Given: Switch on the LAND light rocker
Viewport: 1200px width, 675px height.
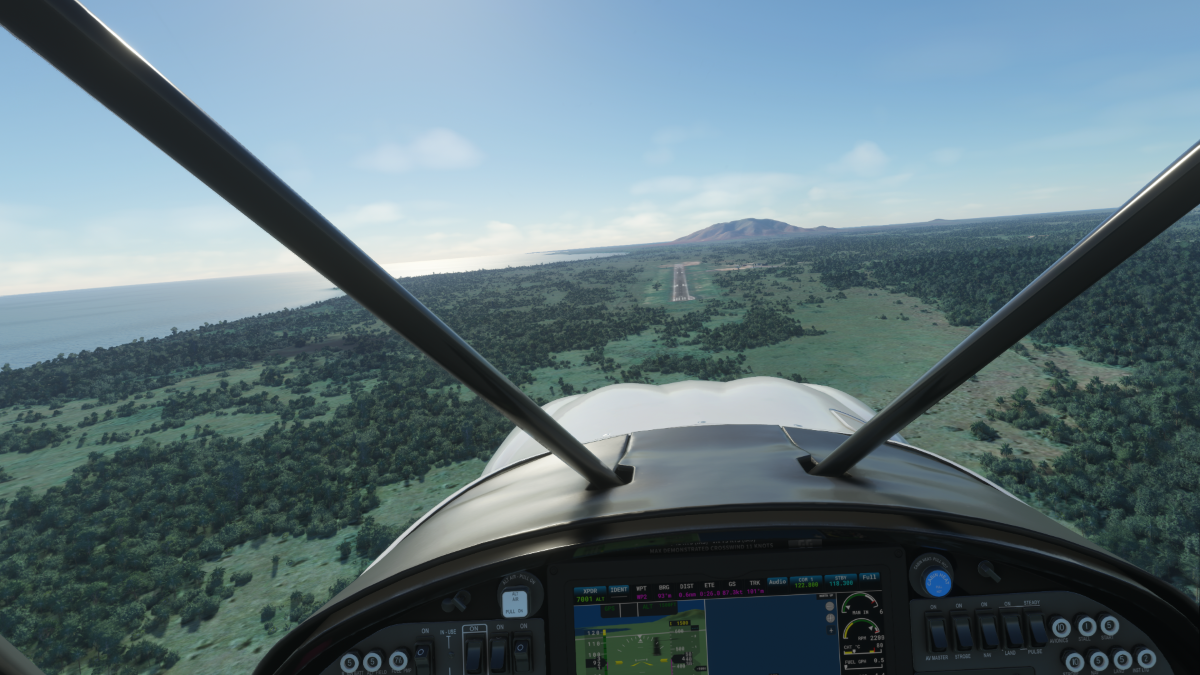Looking at the screenshot, I should 1012,633.
